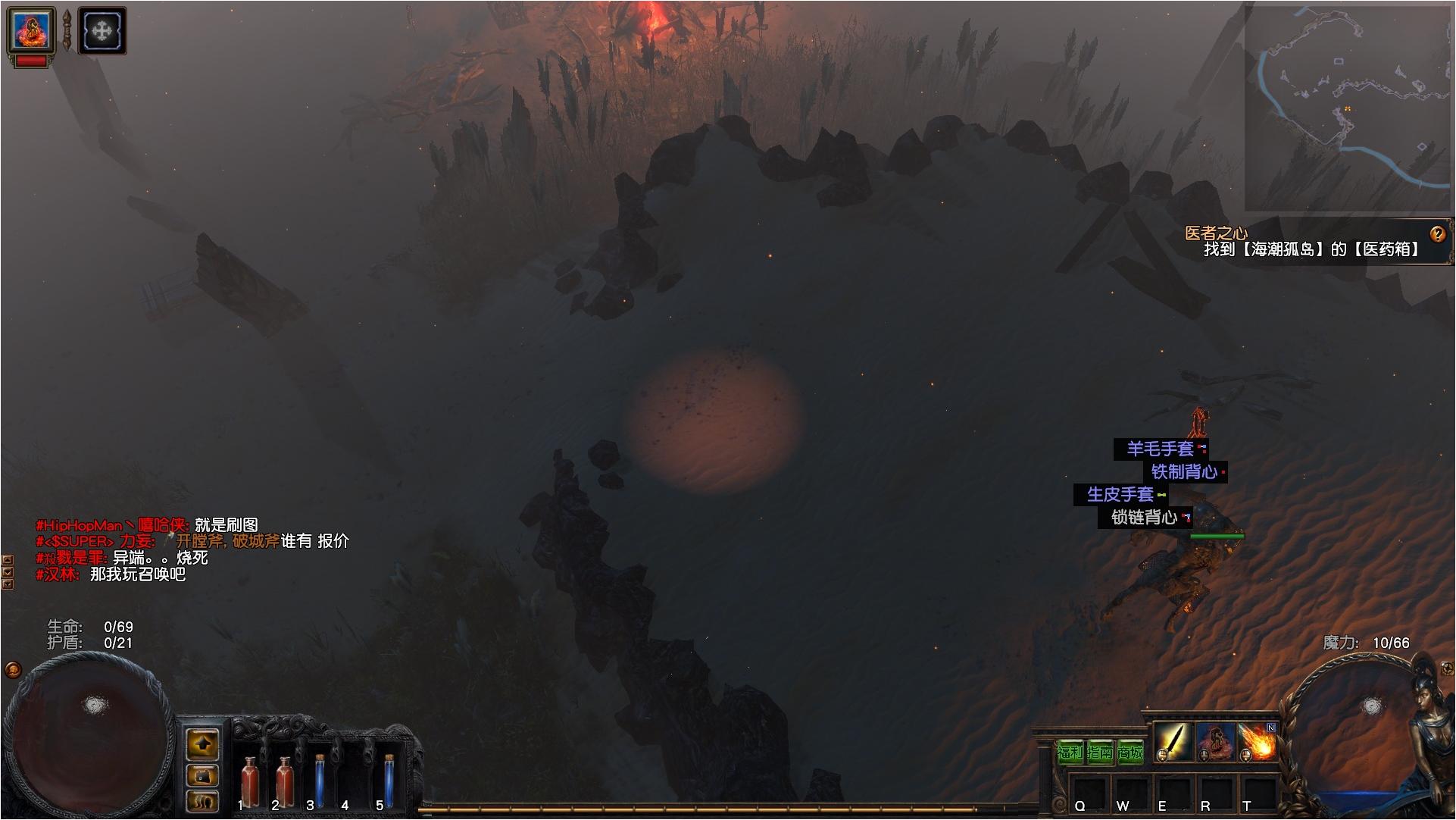Open the chest icon button beside life globe
This screenshot has width=1456, height=820.
pos(202,775)
